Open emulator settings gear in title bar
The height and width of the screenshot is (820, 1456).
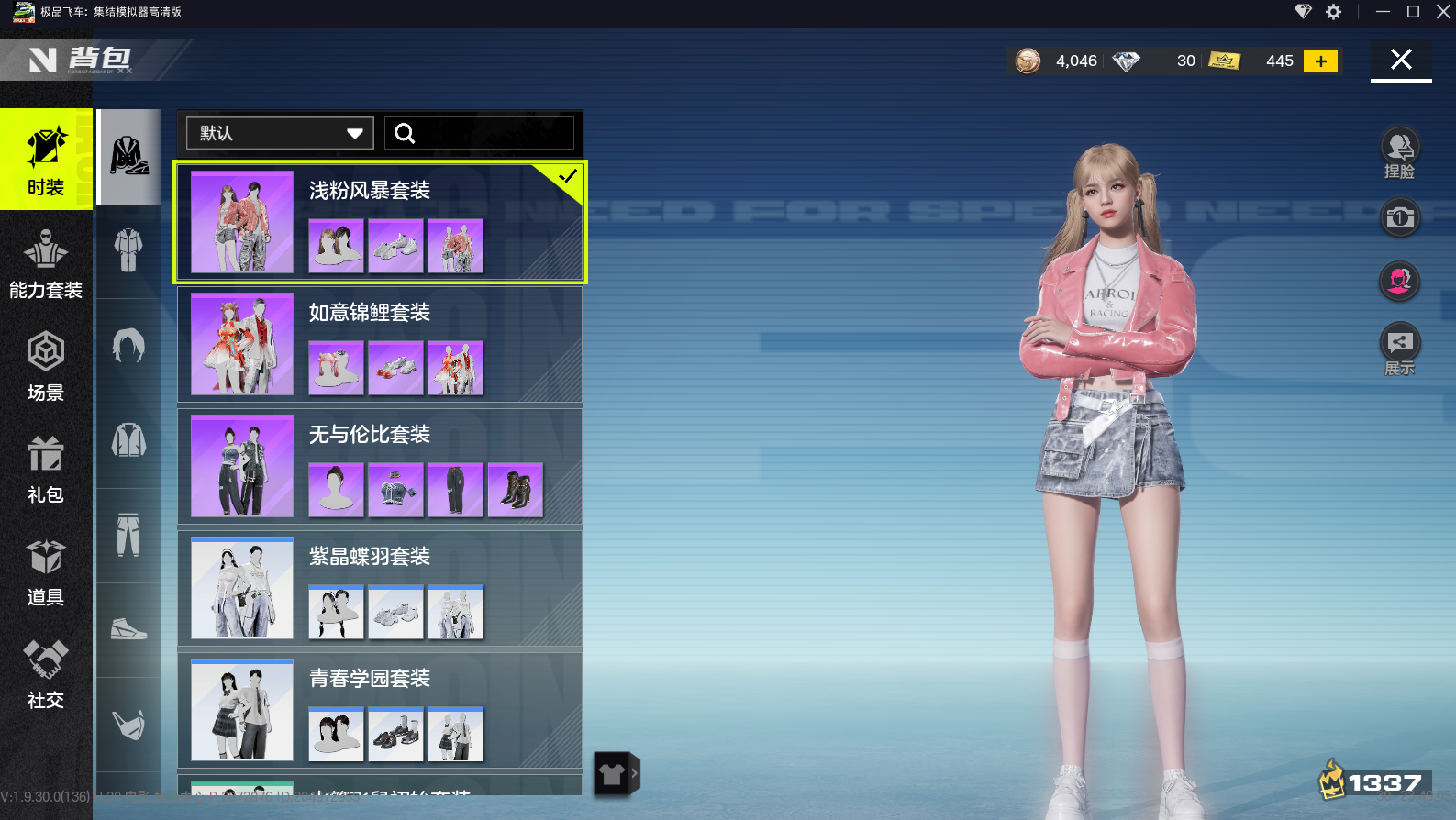(1333, 12)
